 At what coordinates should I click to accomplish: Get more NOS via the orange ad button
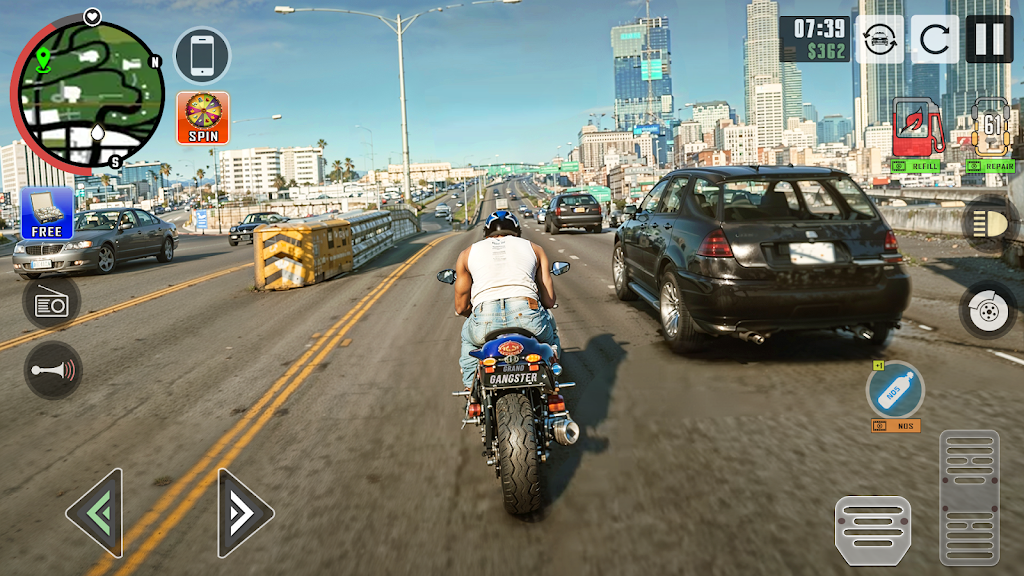895,426
